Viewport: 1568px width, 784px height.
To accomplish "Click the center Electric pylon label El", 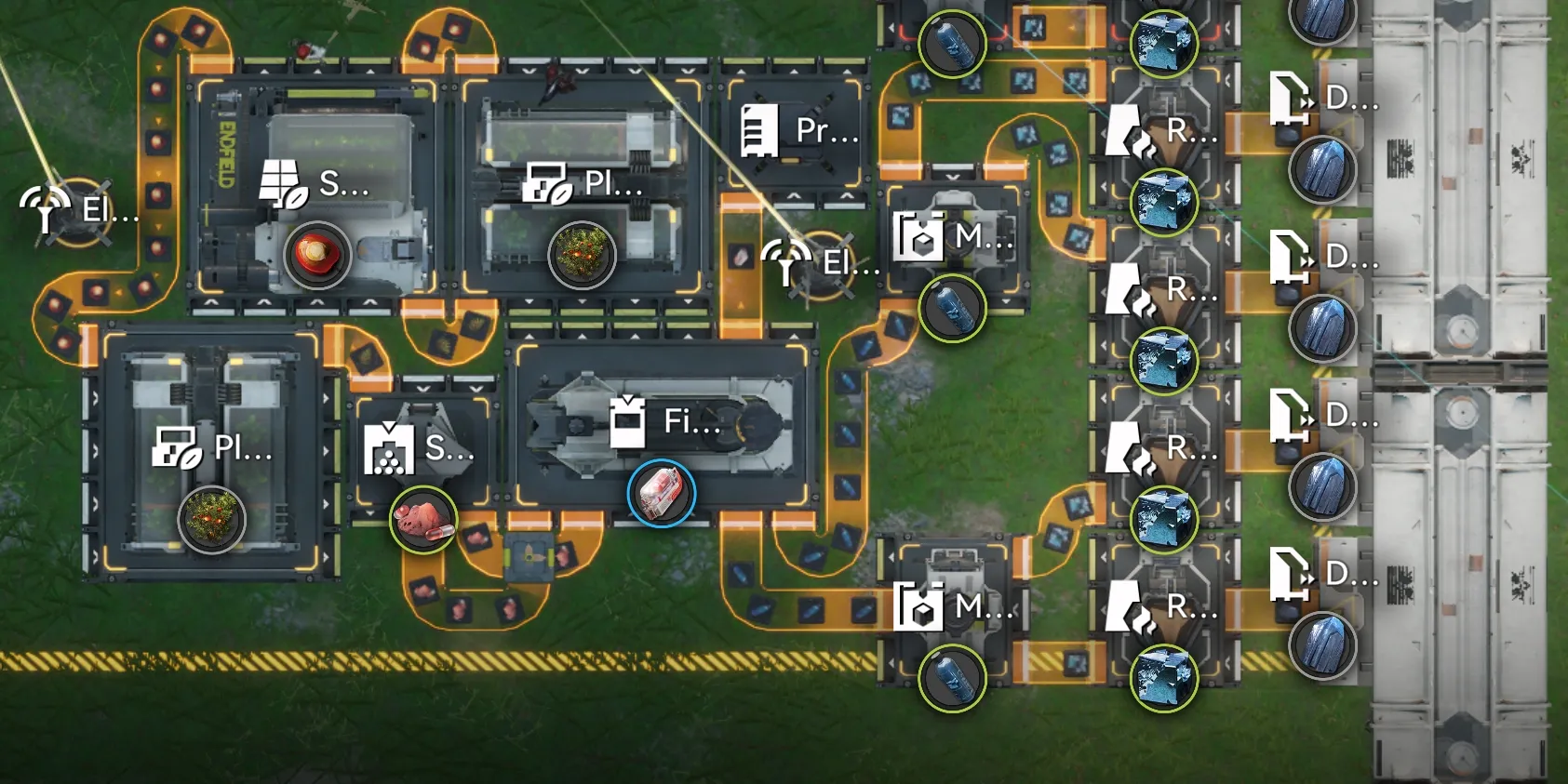I will point(836,262).
